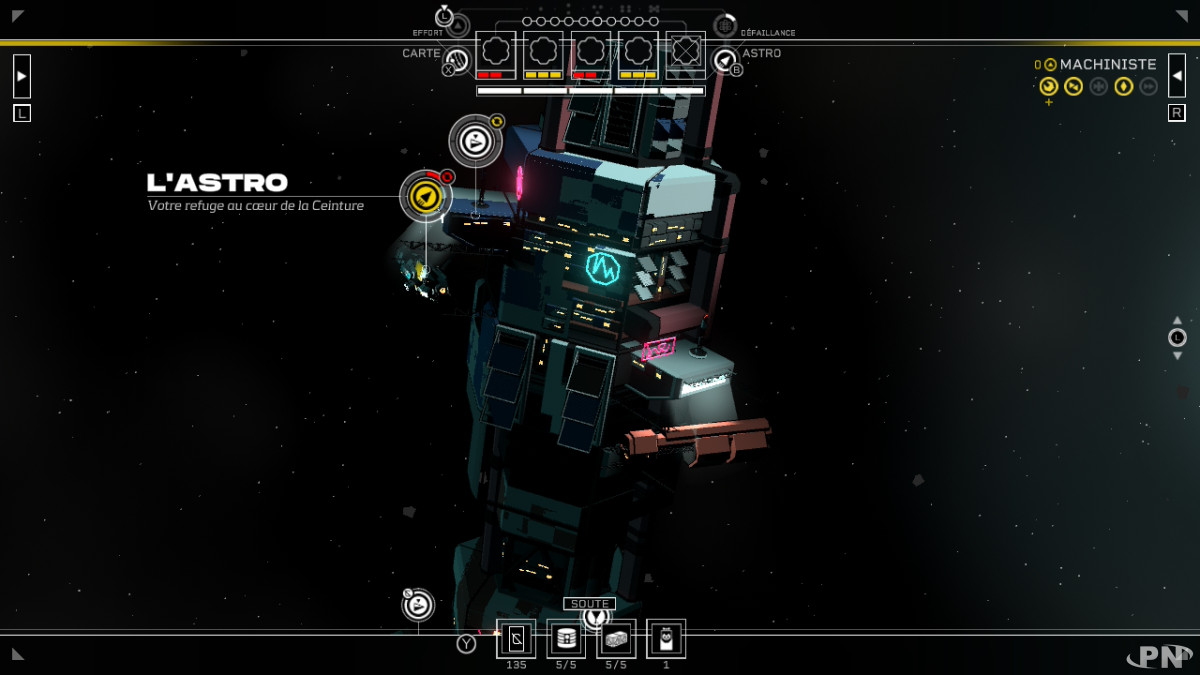Expand the right side panel arrow
This screenshot has width=1200, height=675.
pos(1177,76)
